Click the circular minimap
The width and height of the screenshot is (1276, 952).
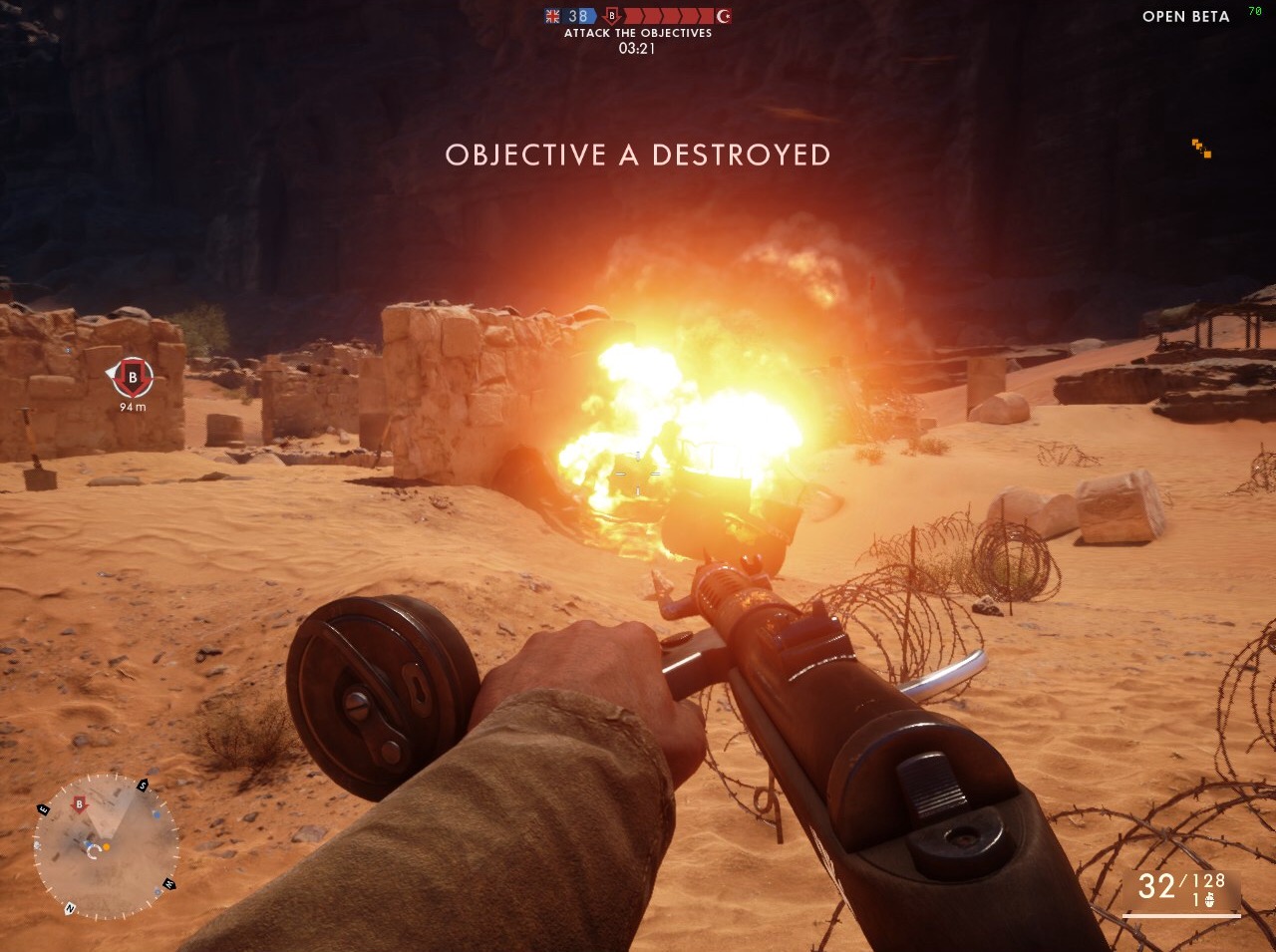coord(106,846)
